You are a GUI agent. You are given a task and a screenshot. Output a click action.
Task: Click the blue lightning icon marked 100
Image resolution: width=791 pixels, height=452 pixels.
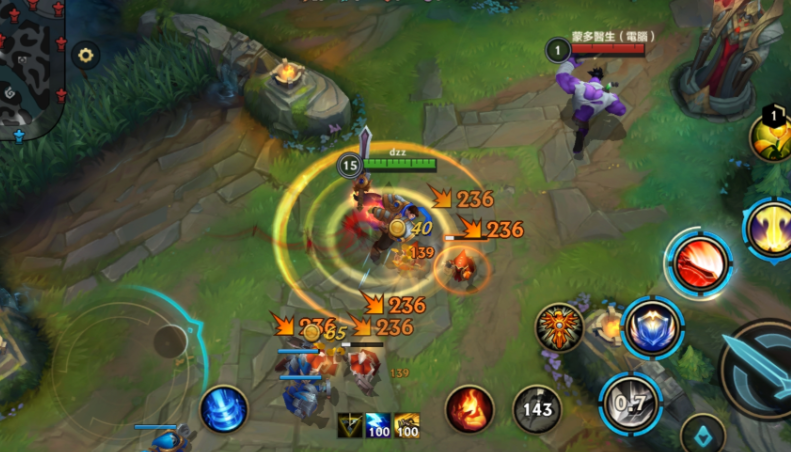tap(378, 425)
